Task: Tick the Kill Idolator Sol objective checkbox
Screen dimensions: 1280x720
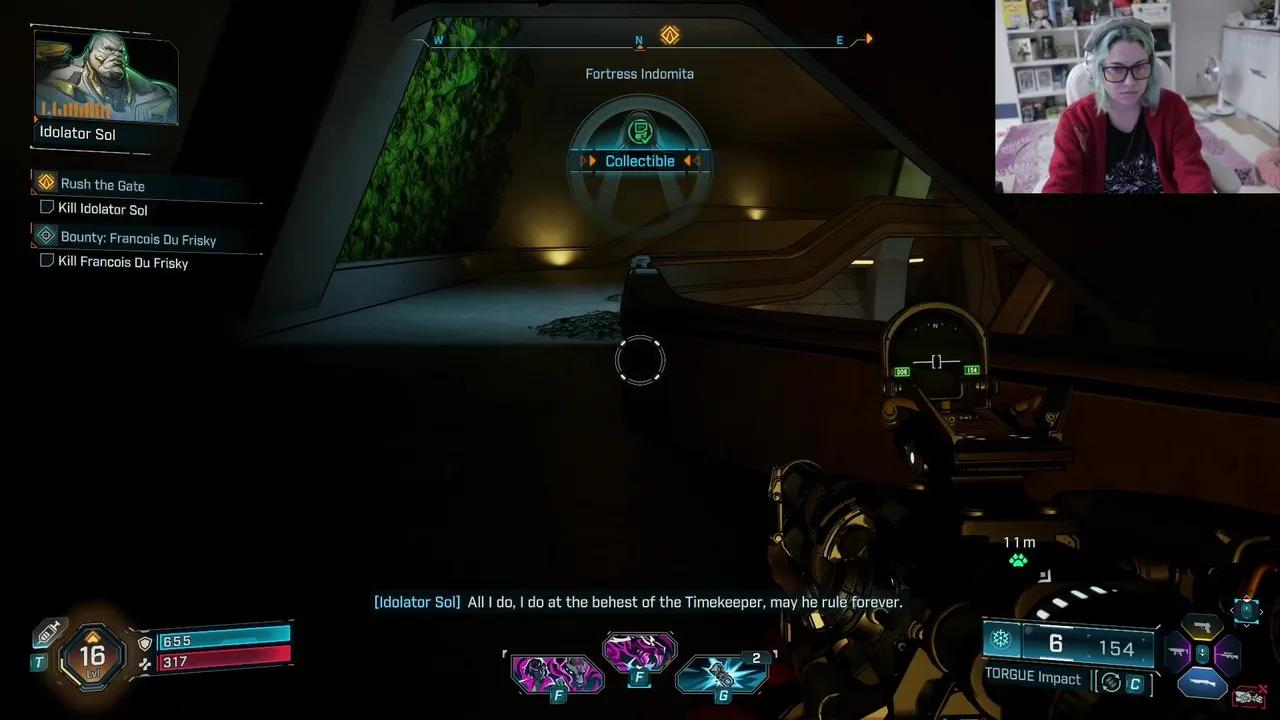Action: 46,208
